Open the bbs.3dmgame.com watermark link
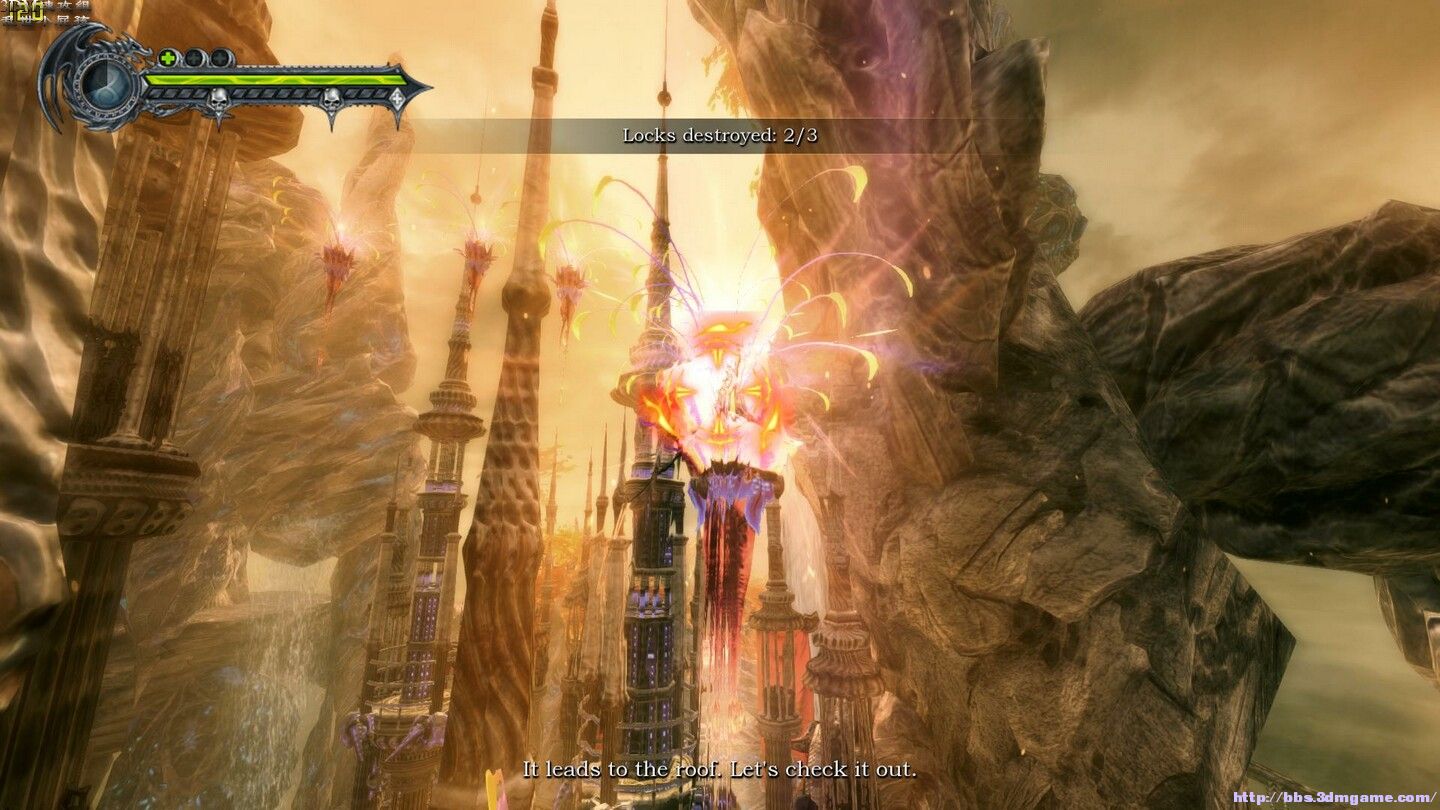This screenshot has width=1440, height=810. click(1334, 798)
